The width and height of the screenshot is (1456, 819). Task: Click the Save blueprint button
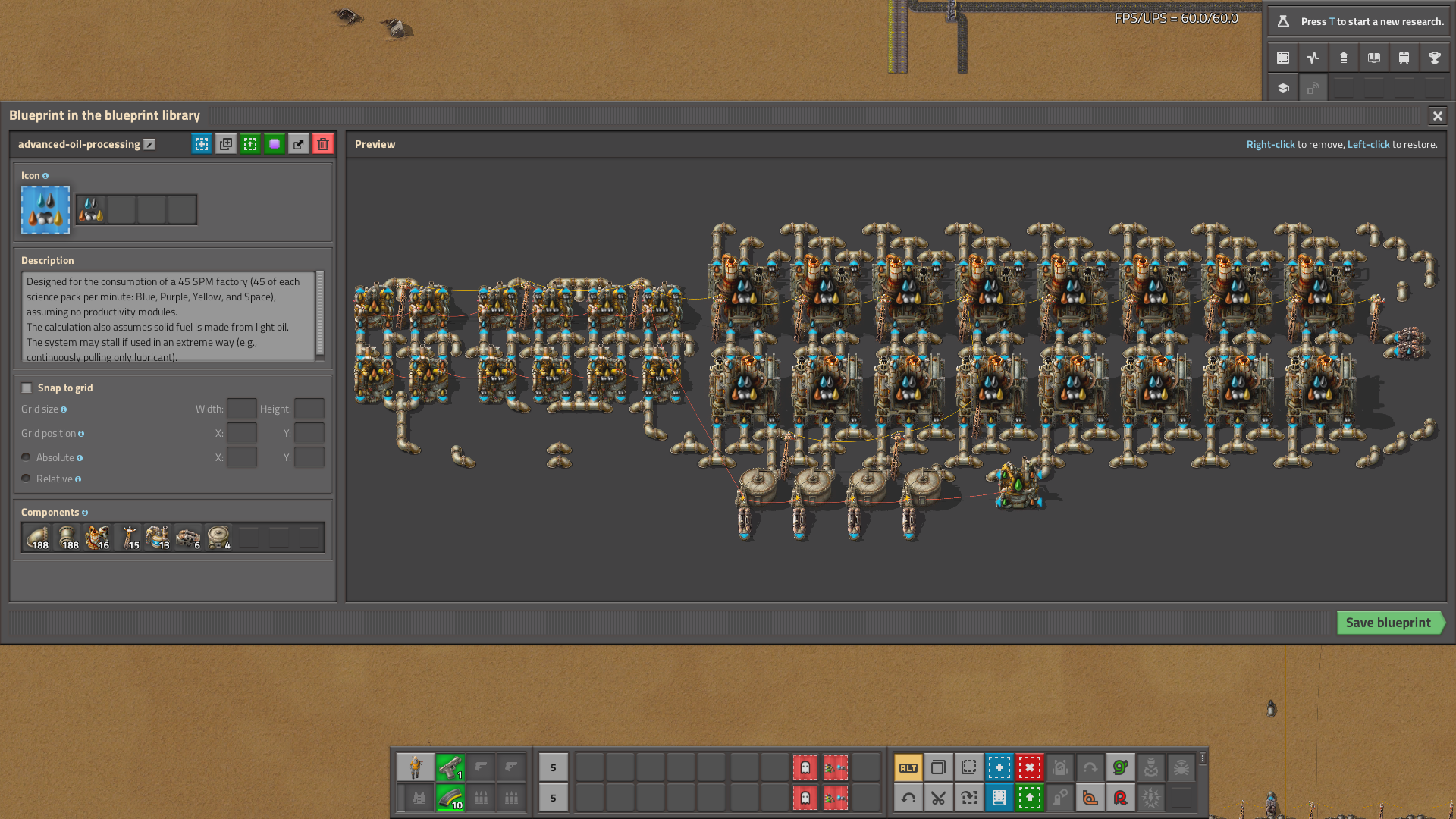click(1390, 623)
